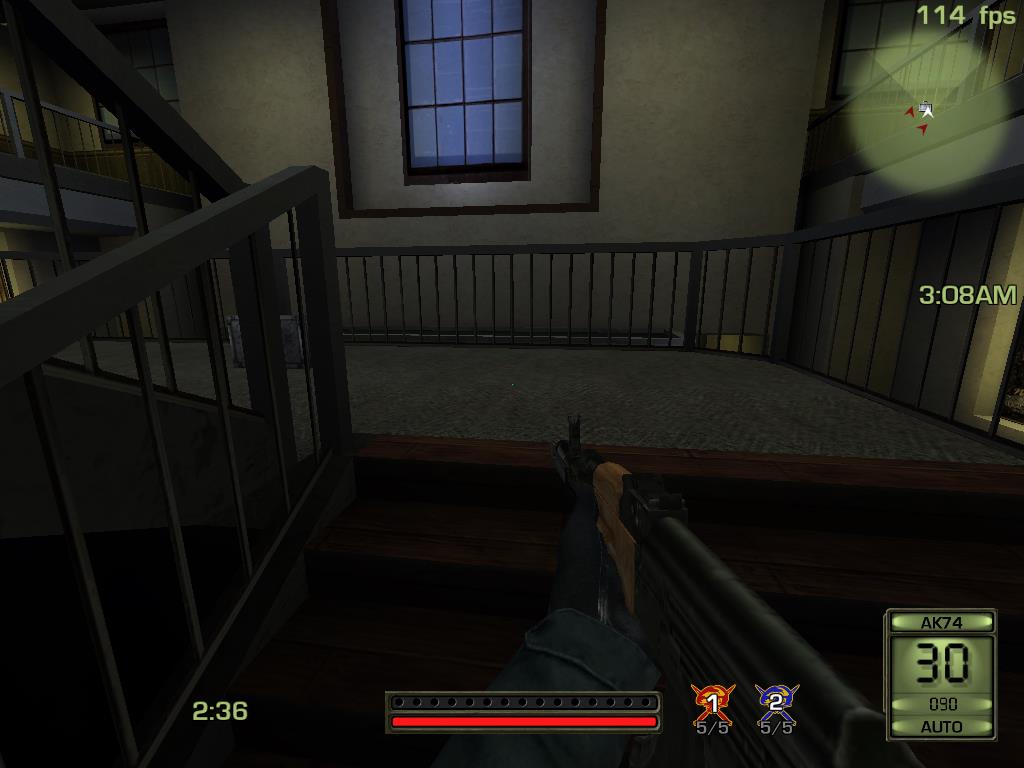Screen dimensions: 1024x768
Task: Select the red team score icon
Action: (713, 702)
